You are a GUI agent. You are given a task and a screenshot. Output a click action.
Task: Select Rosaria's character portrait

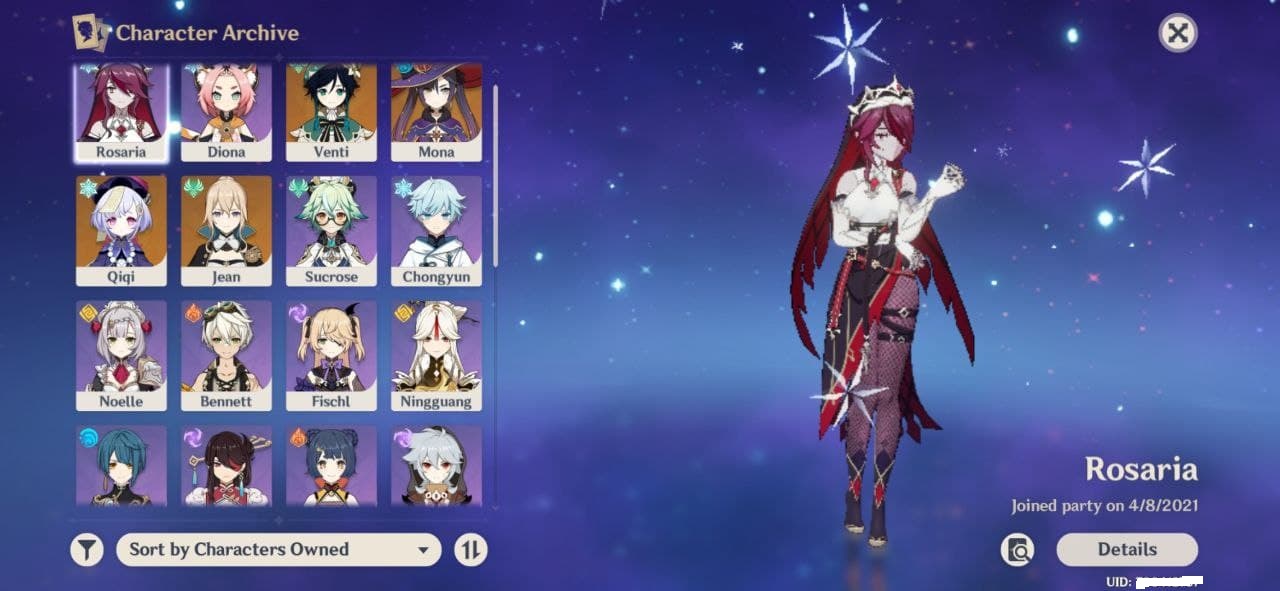pos(121,112)
